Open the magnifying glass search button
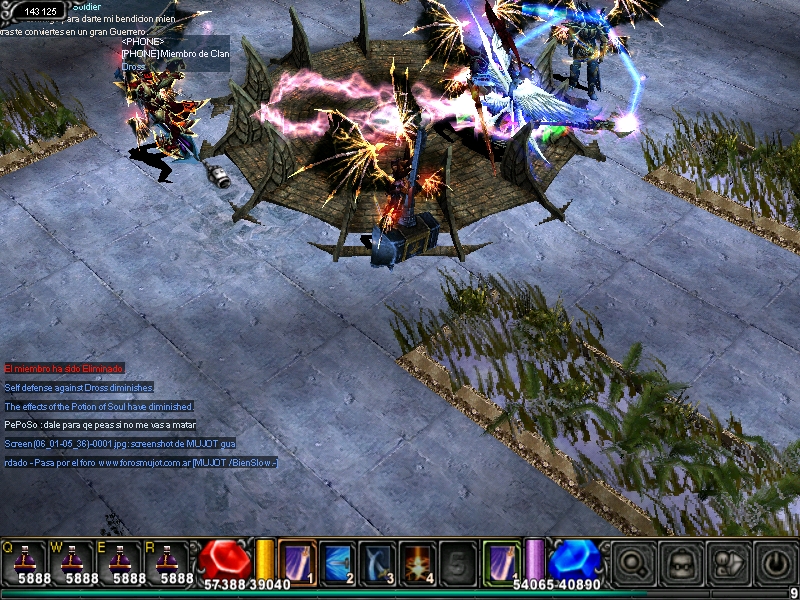This screenshot has width=800, height=600. pos(634,562)
